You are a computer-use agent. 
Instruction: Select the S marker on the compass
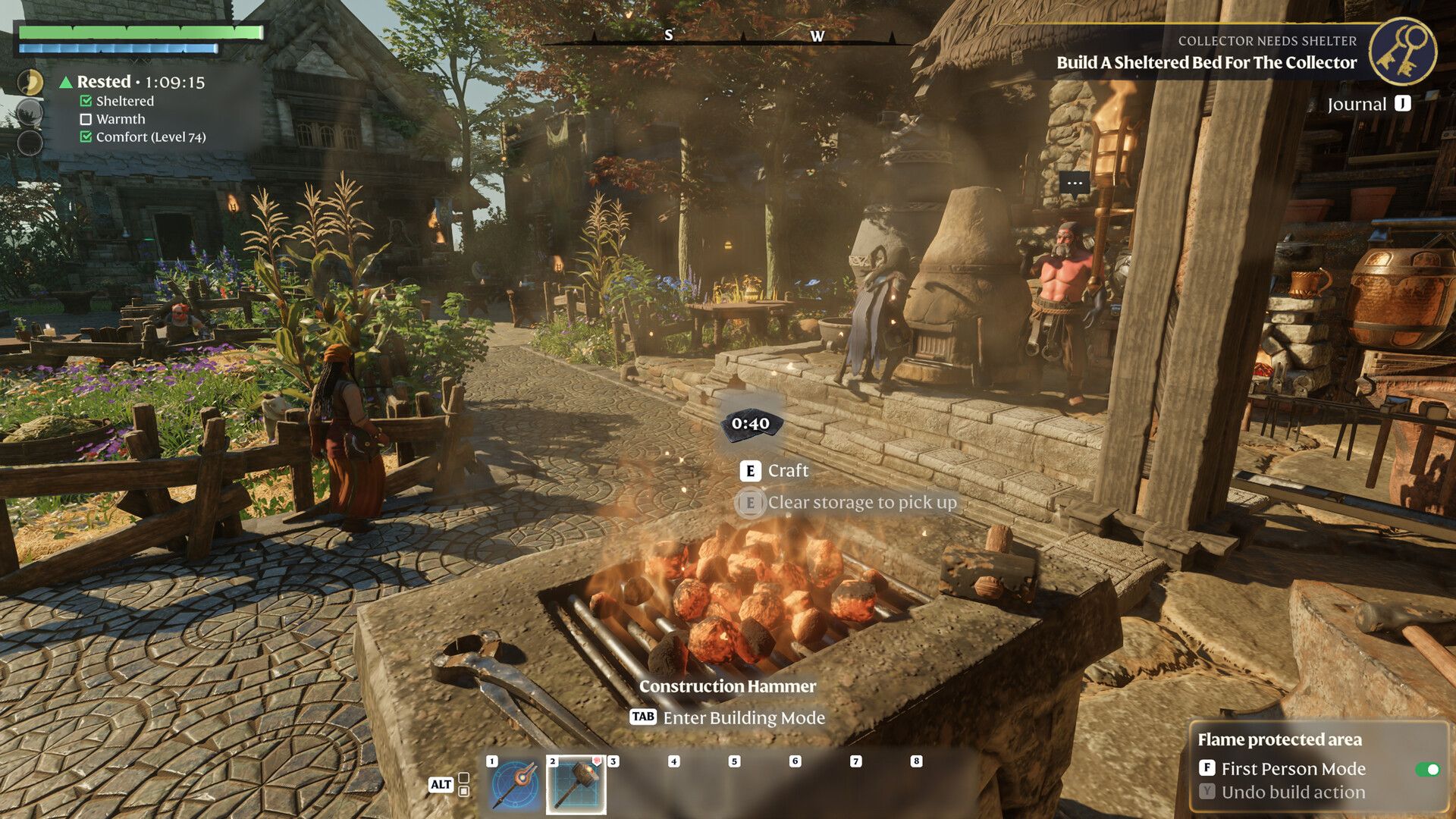[x=667, y=35]
